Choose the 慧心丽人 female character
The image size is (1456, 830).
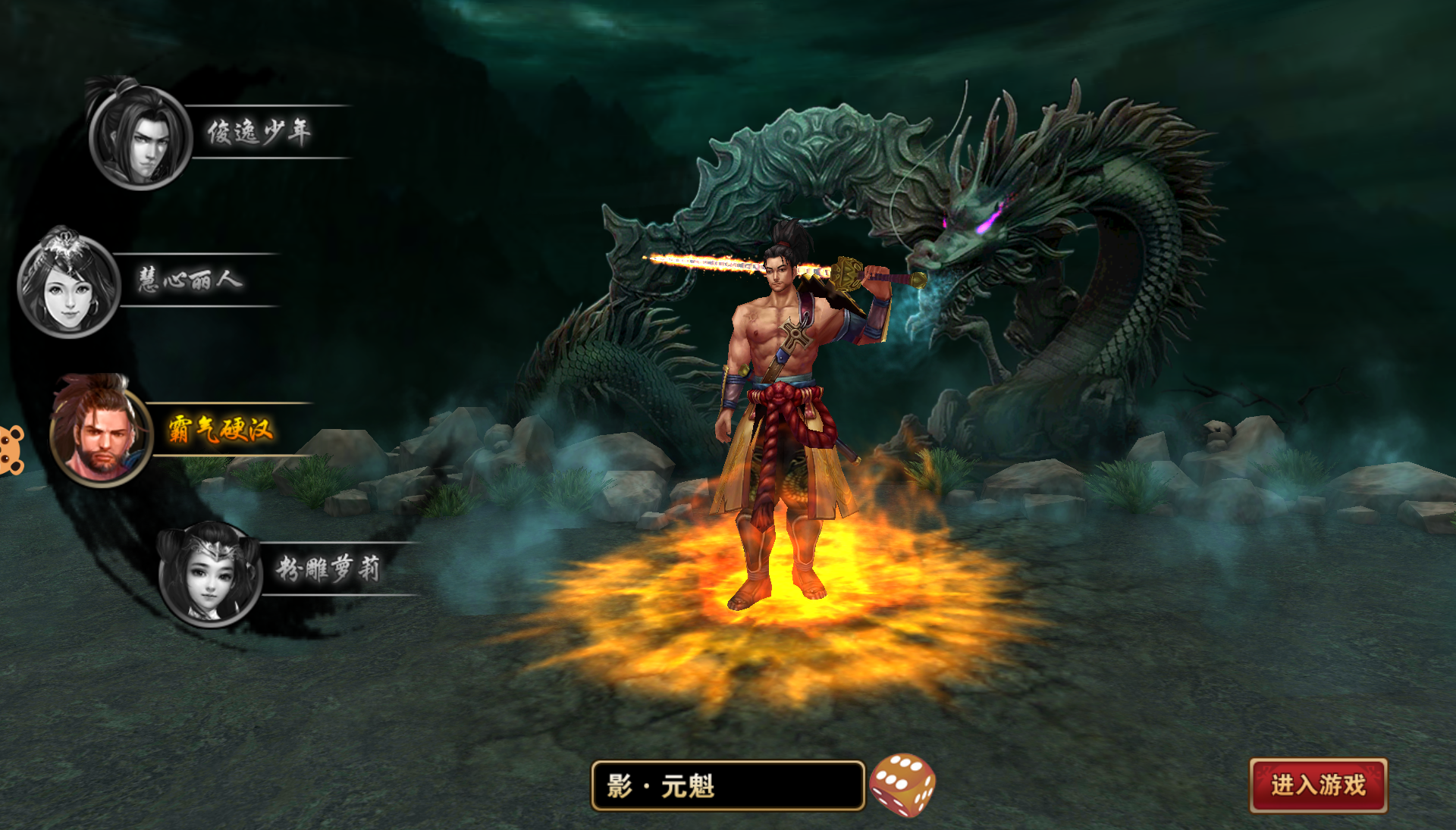pyautogui.click(x=68, y=285)
